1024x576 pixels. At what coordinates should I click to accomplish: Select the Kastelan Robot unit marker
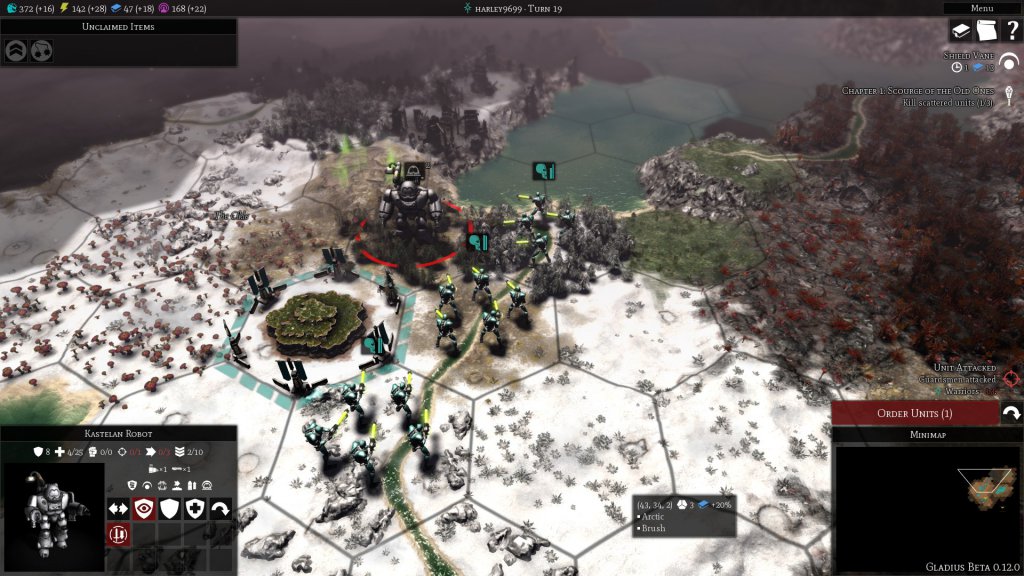[x=412, y=171]
